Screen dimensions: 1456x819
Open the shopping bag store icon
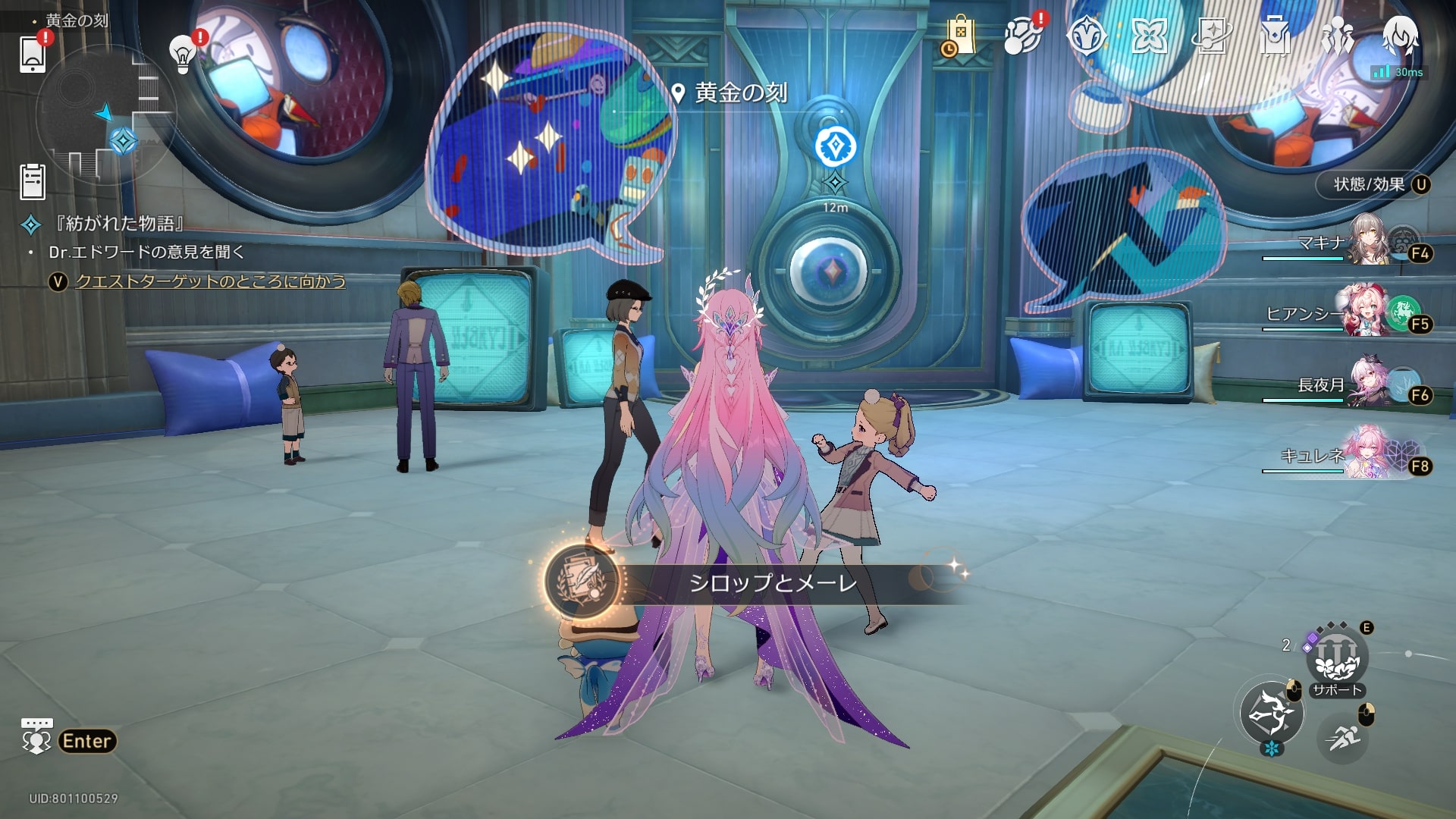coord(960,36)
